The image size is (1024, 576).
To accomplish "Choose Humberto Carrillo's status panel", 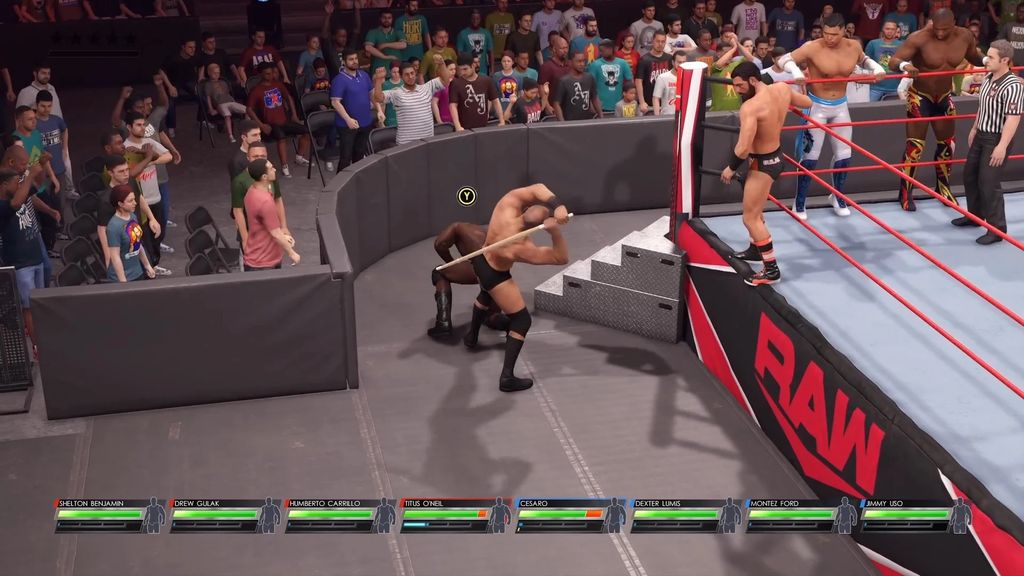I will (x=340, y=515).
